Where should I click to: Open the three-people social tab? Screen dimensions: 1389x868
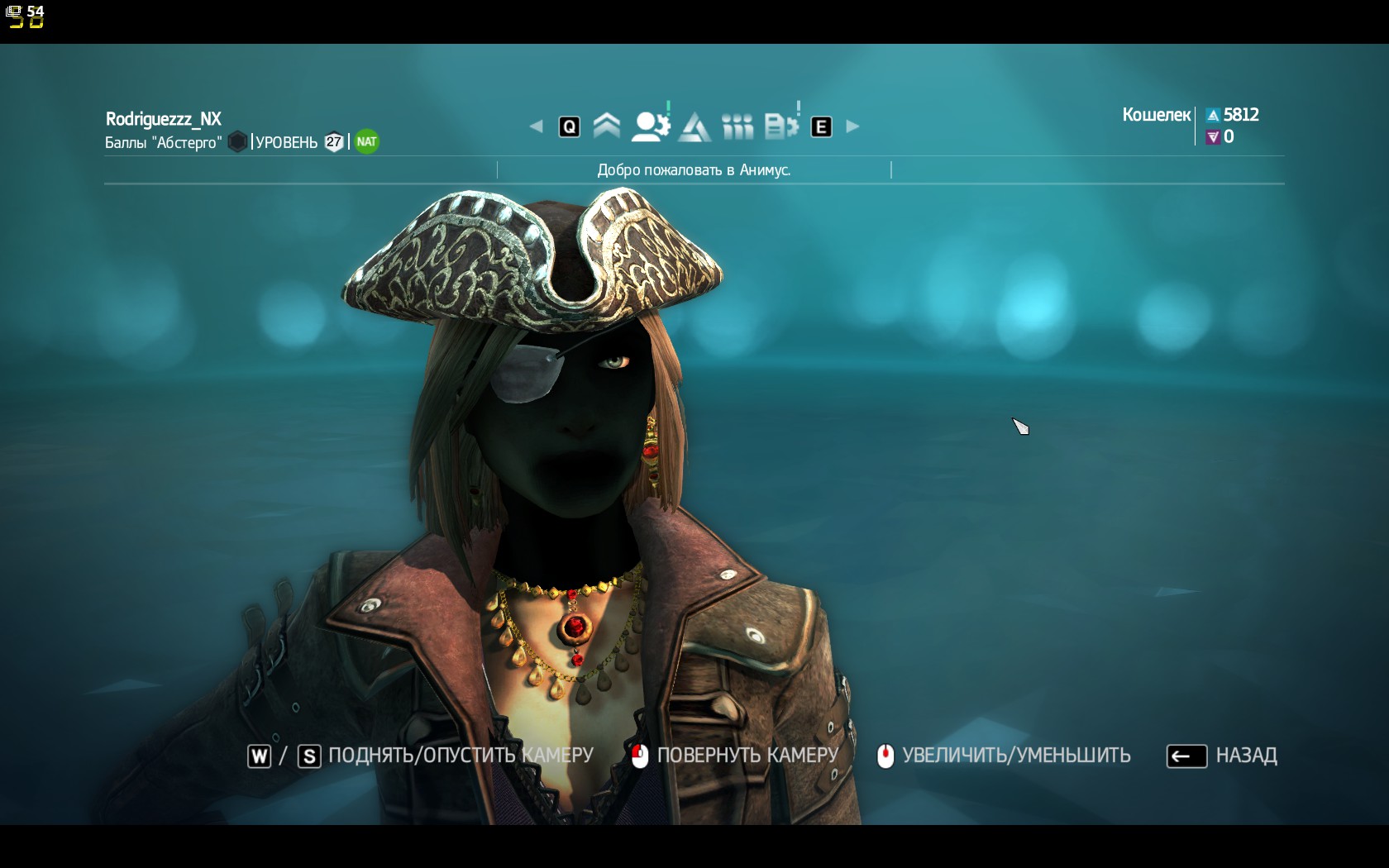pyautogui.click(x=737, y=126)
